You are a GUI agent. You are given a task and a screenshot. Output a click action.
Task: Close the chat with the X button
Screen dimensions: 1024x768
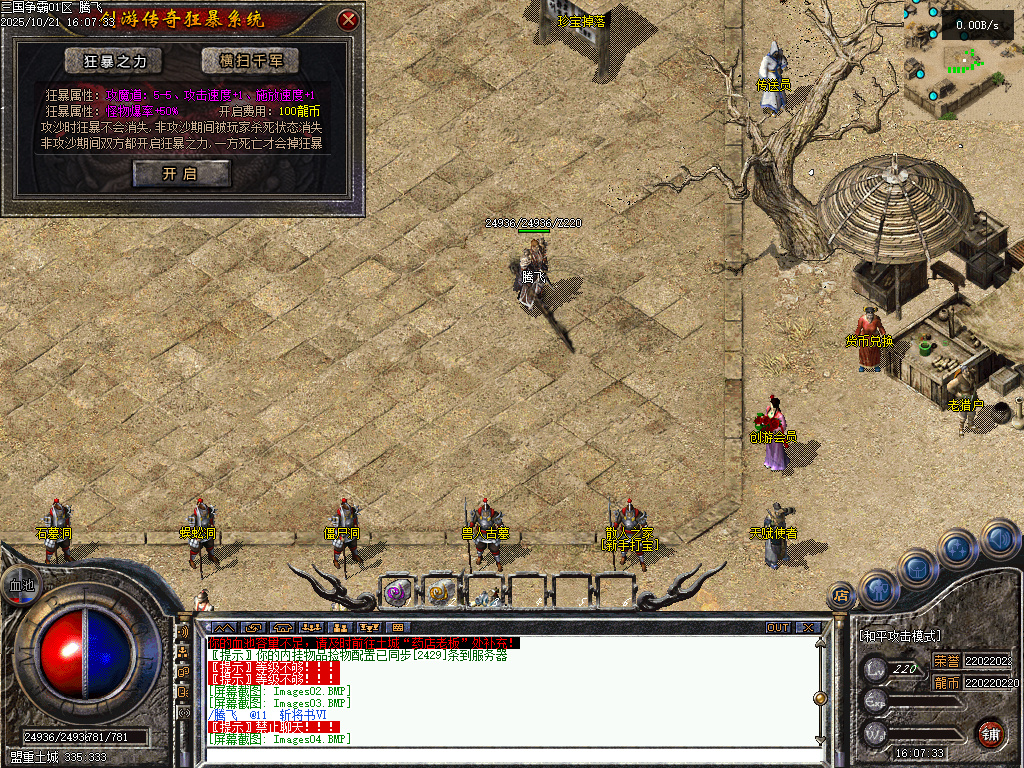pyautogui.click(x=808, y=628)
